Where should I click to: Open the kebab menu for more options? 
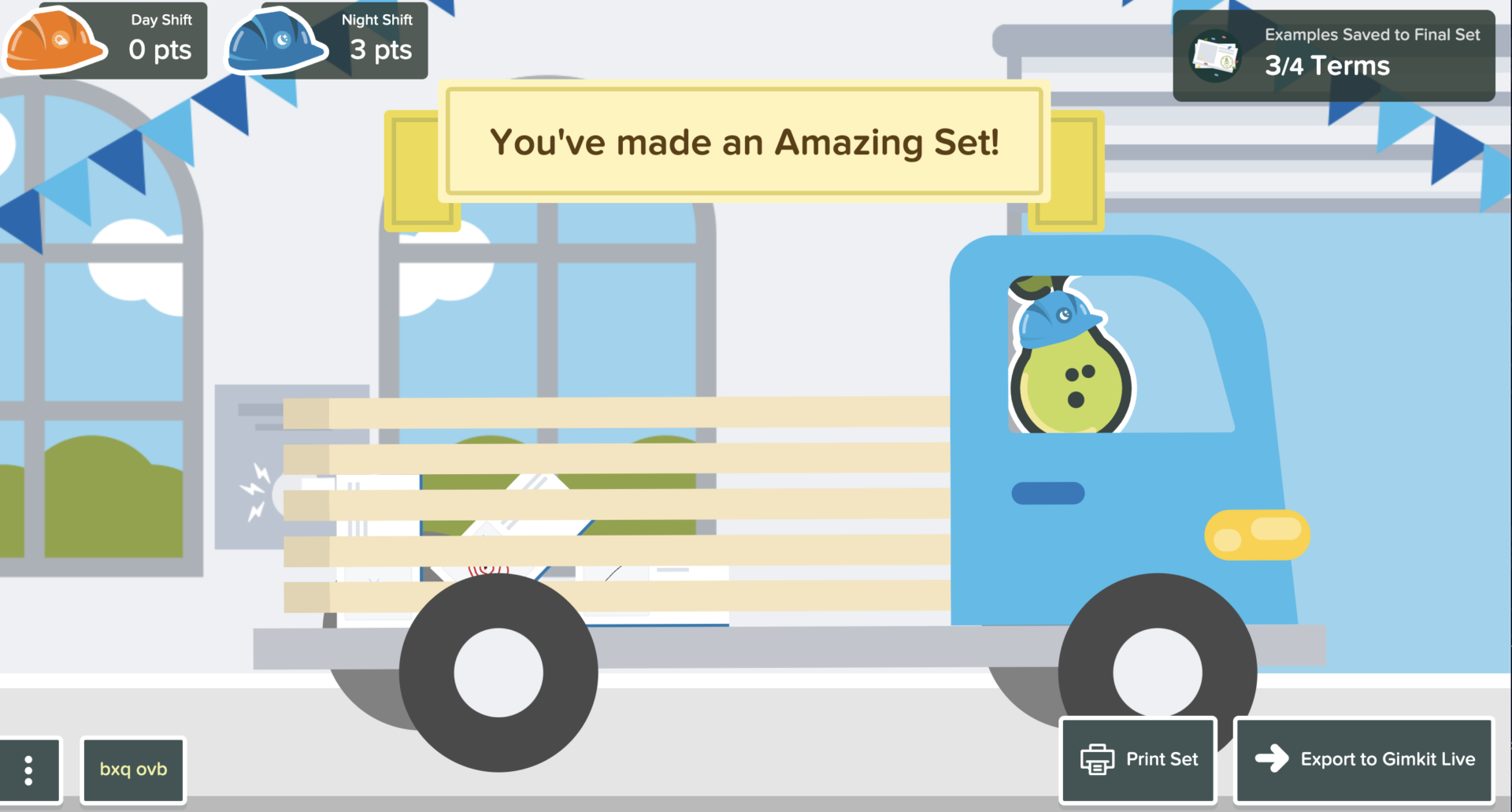(30, 769)
